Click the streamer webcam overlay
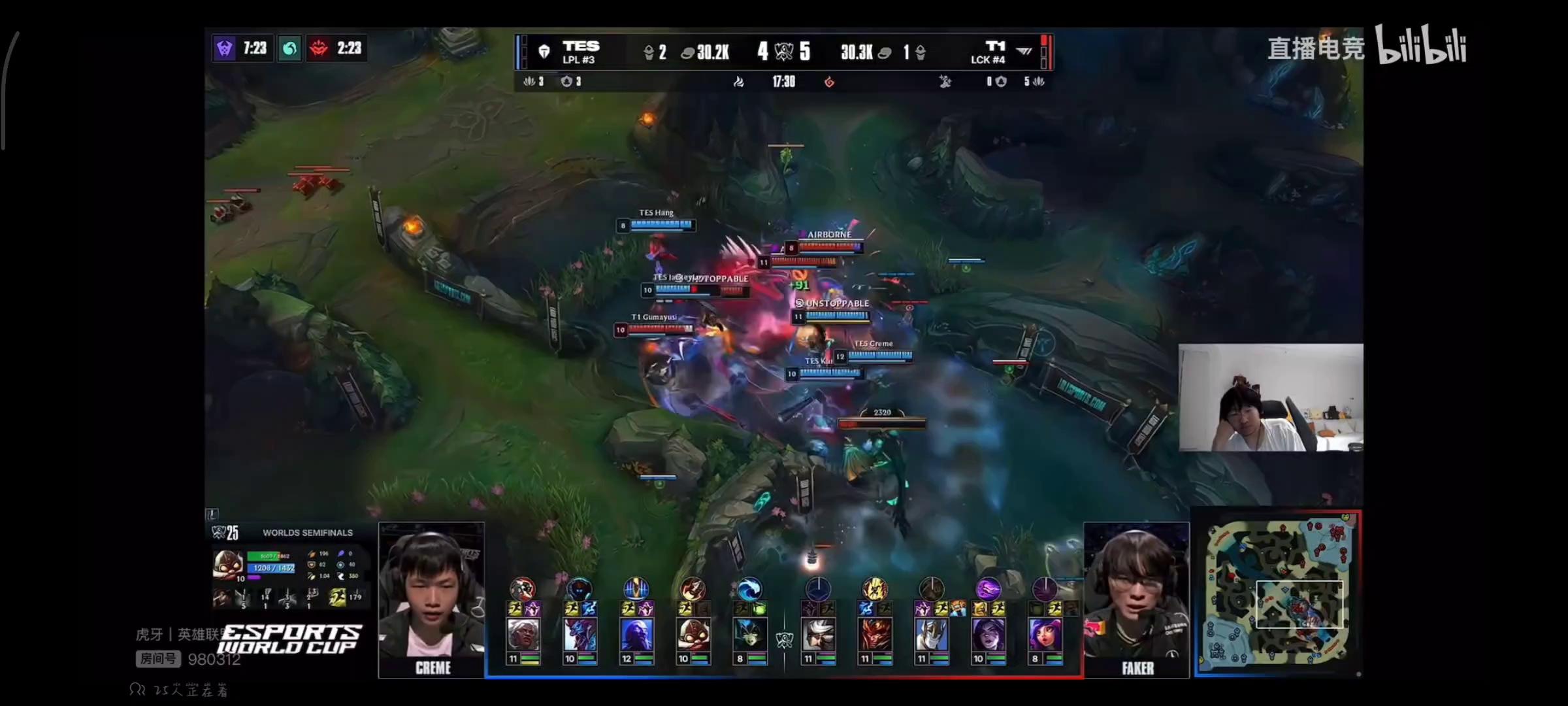 (1270, 397)
